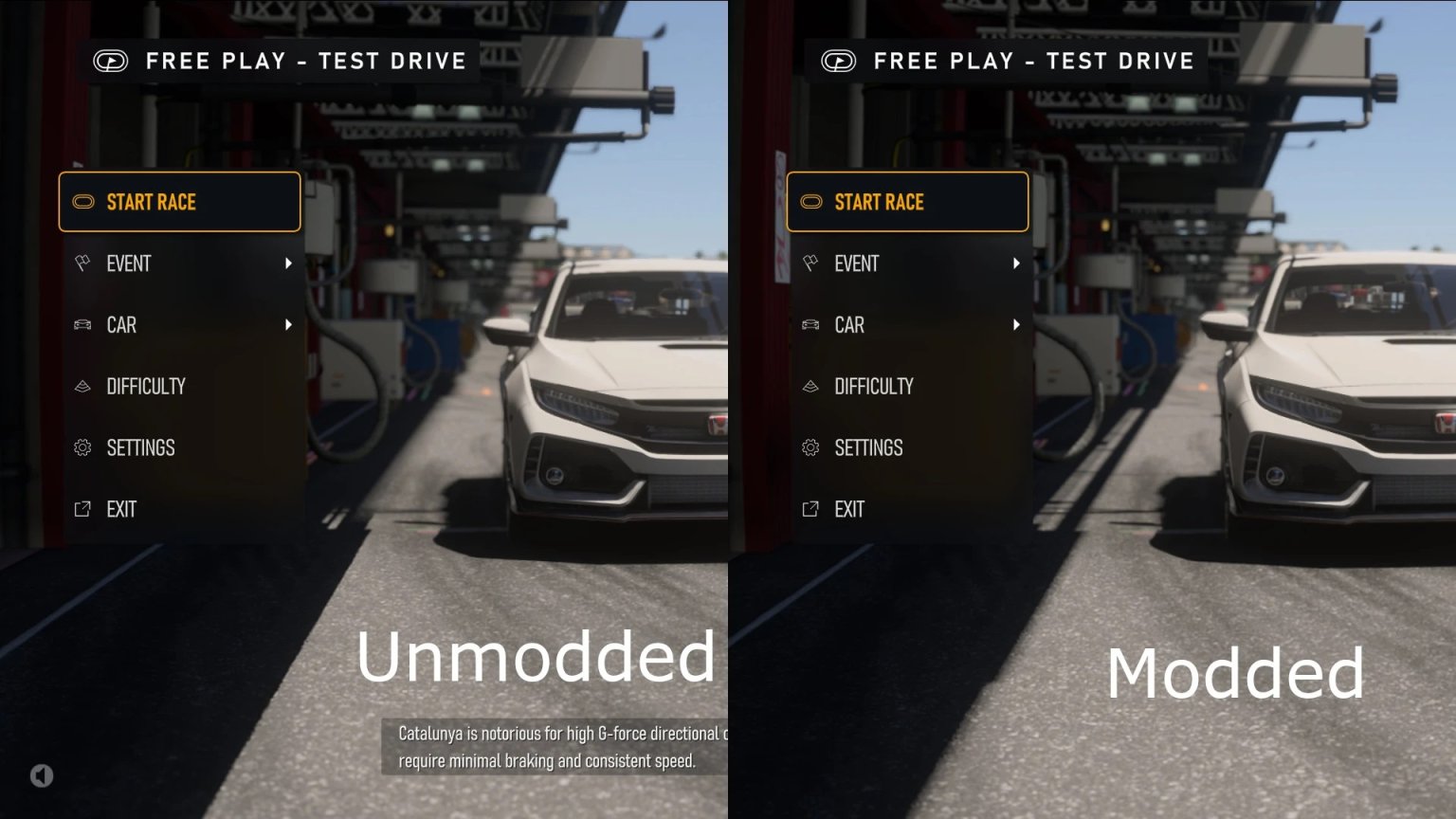1456x819 pixels.
Task: Open the Settings menu entry
Action: point(140,447)
